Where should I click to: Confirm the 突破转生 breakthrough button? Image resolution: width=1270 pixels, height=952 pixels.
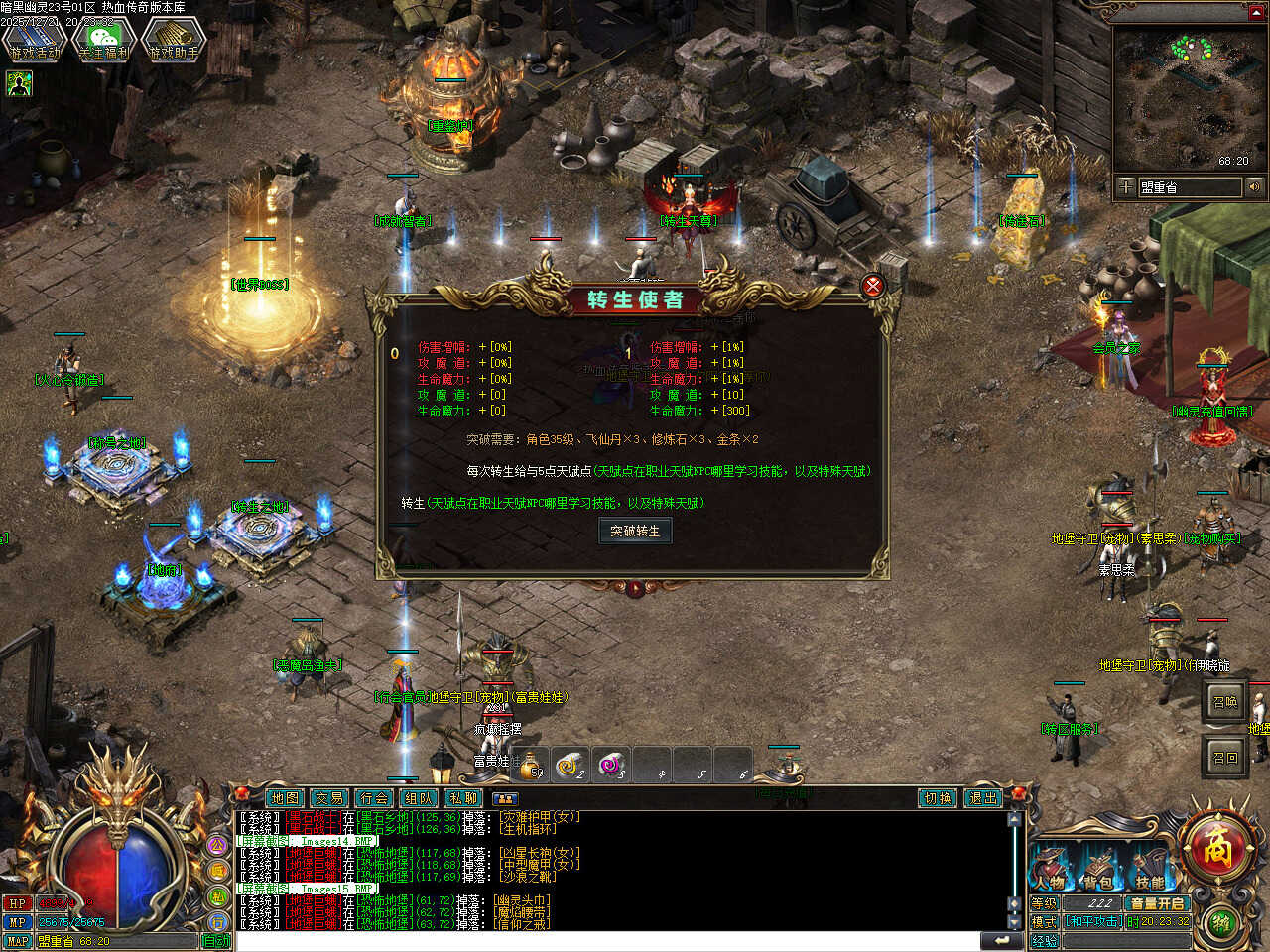coord(635,532)
